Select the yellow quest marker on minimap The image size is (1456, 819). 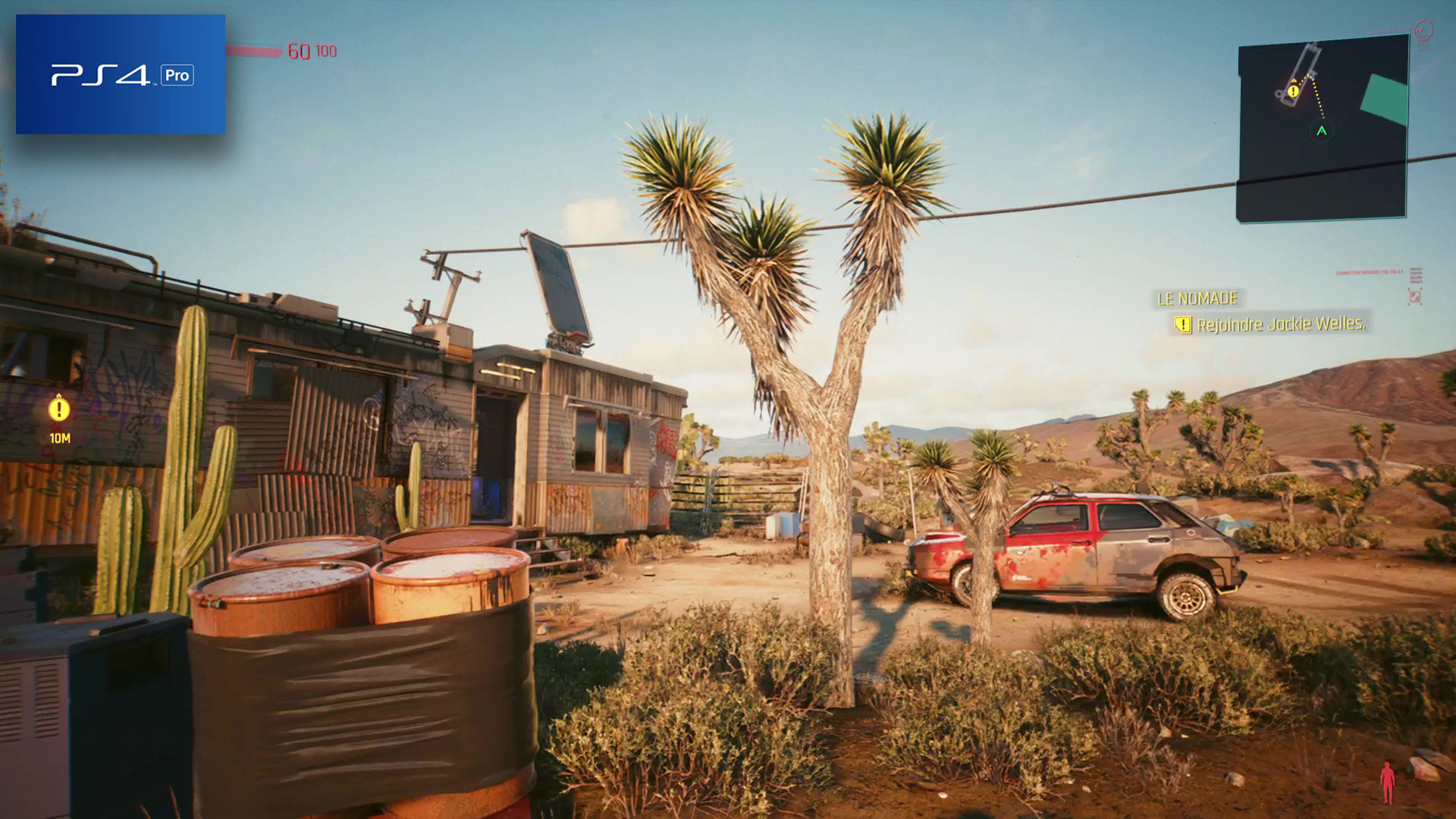[x=1294, y=91]
